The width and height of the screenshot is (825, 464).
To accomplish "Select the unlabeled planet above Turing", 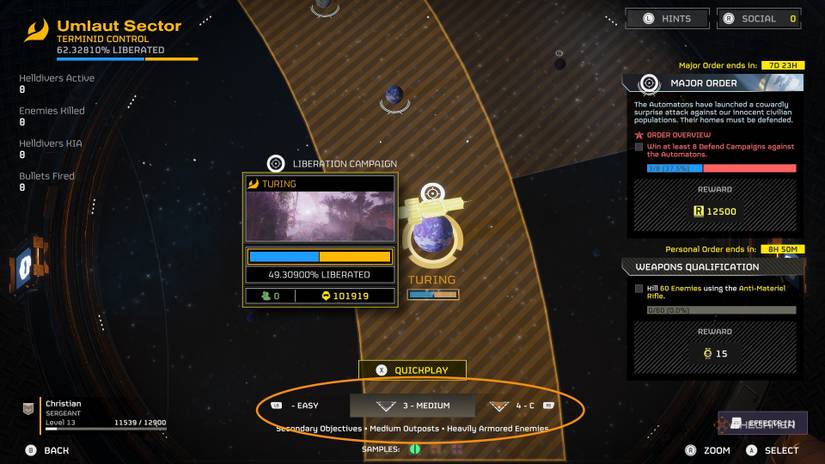I will coord(394,96).
